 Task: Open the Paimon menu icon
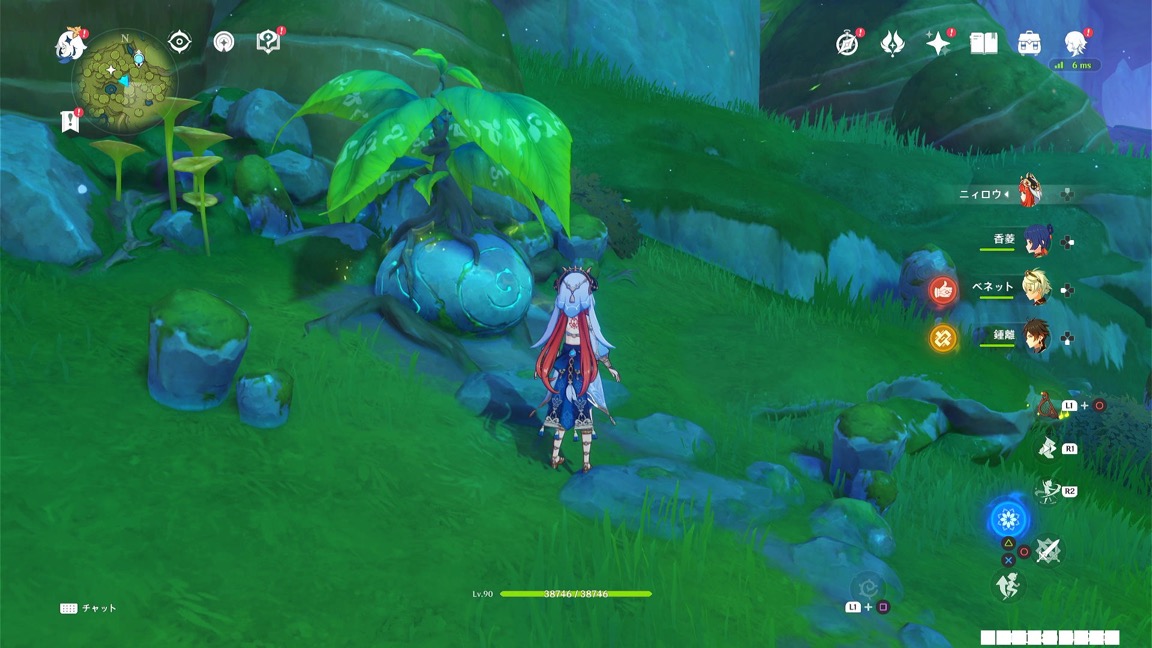[x=70, y=42]
